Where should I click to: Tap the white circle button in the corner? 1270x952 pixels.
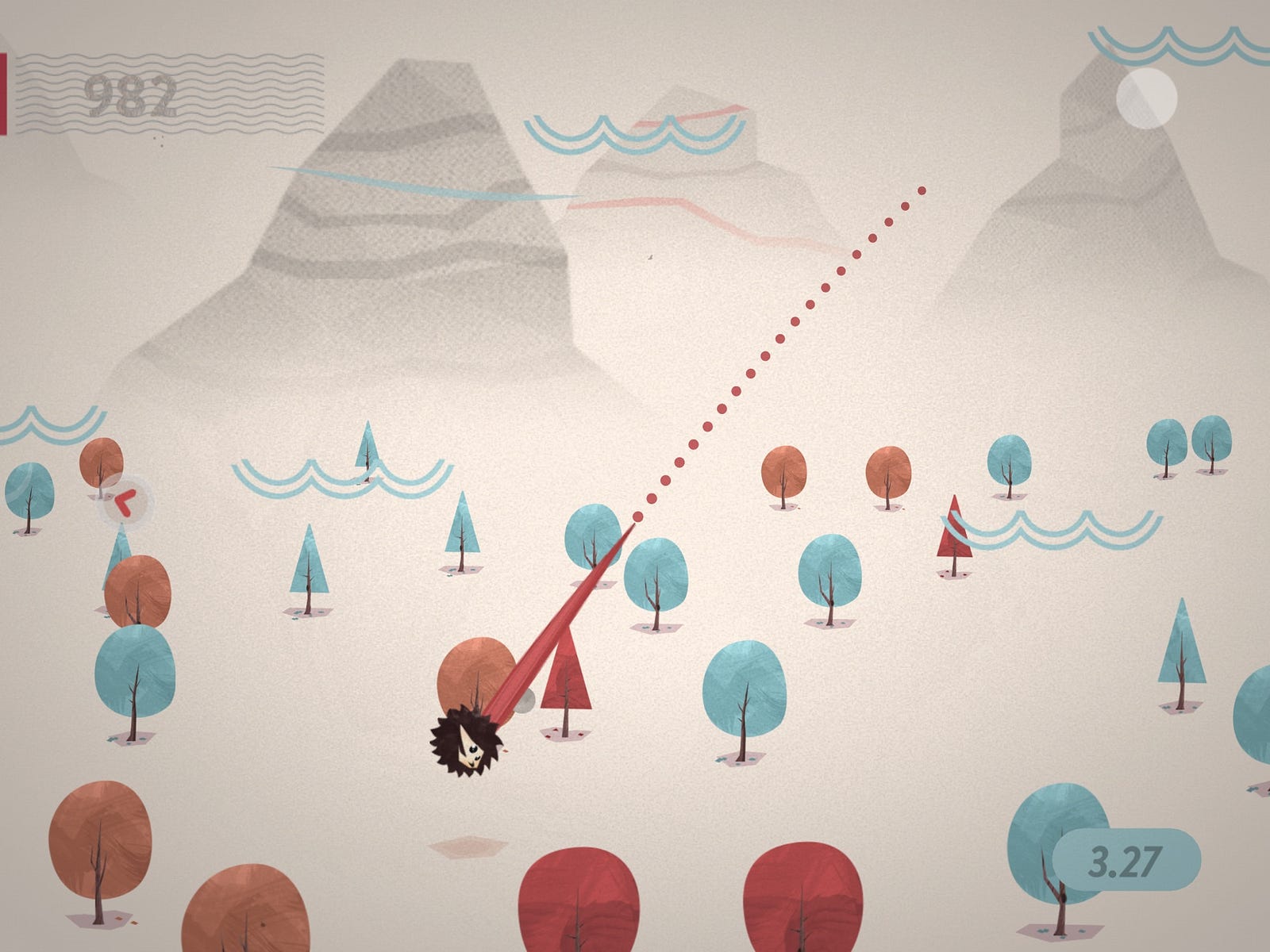[1145, 98]
